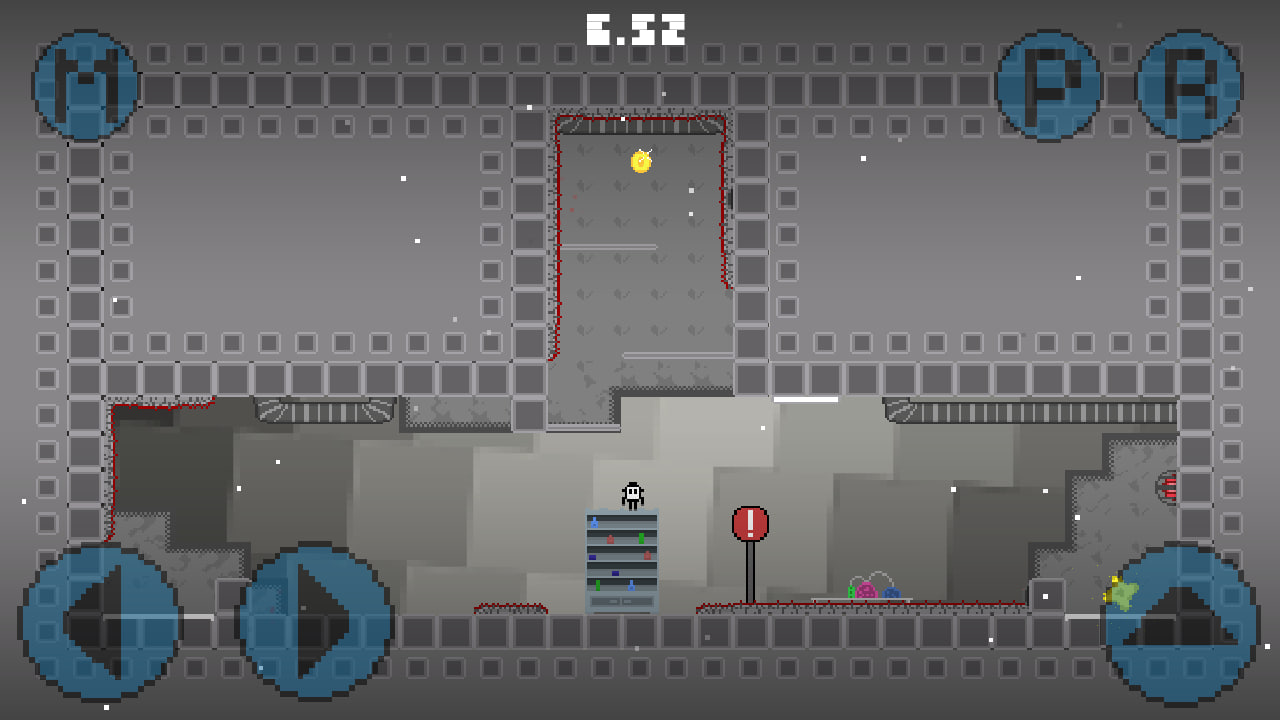
Task: Click the spinning yellow coin pickup
Action: coord(640,160)
